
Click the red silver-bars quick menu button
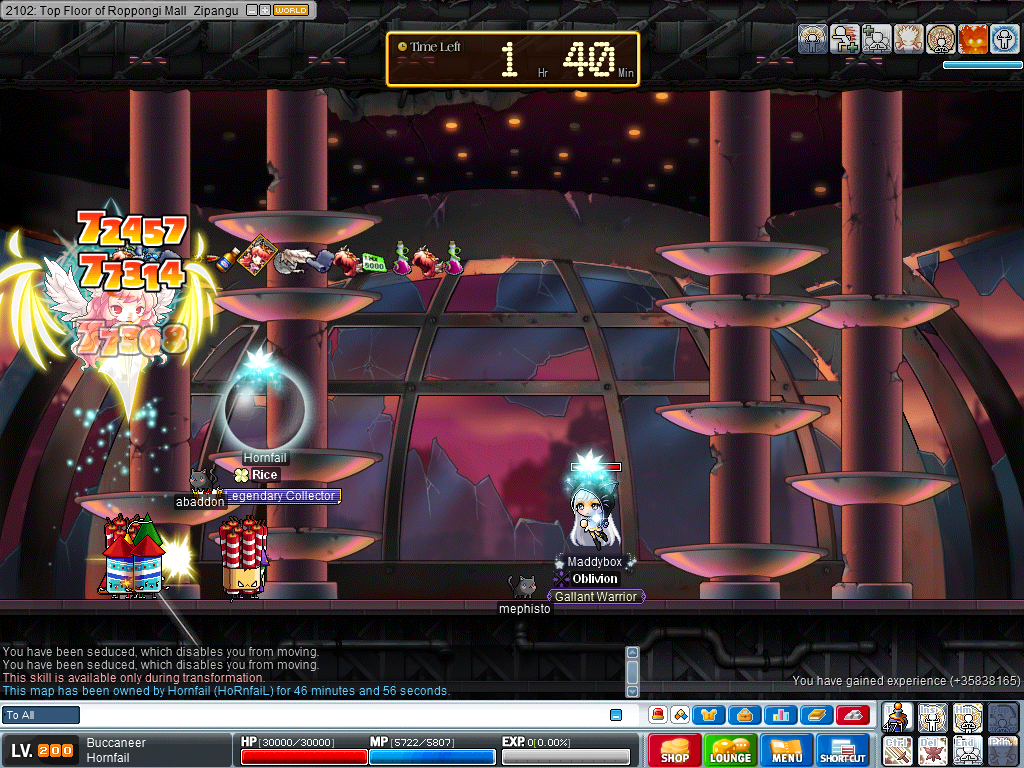(852, 715)
